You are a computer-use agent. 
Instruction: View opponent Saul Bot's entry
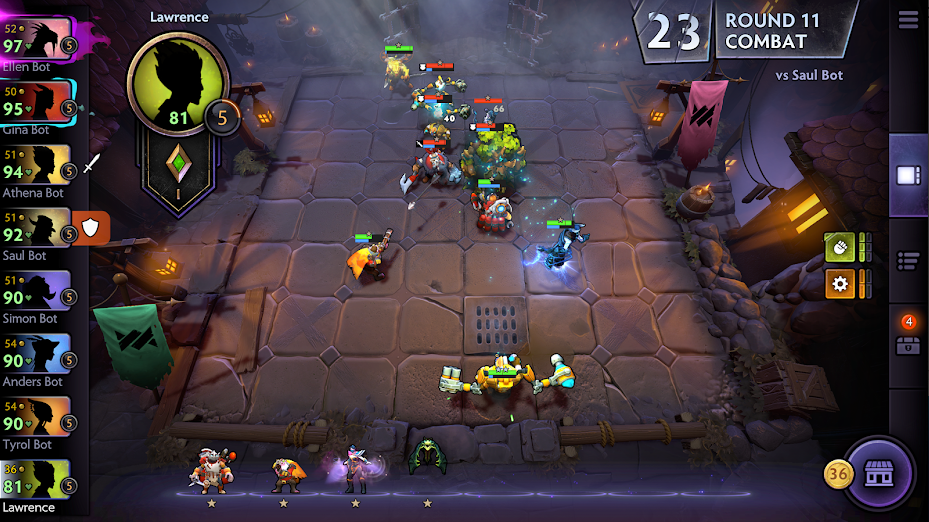tap(36, 229)
